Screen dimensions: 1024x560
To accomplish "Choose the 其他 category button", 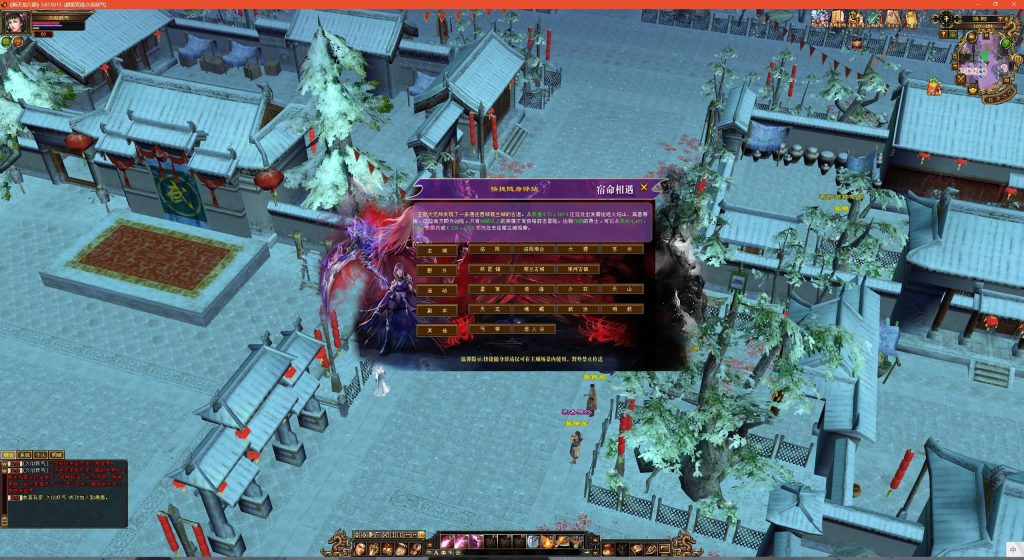I will [437, 330].
